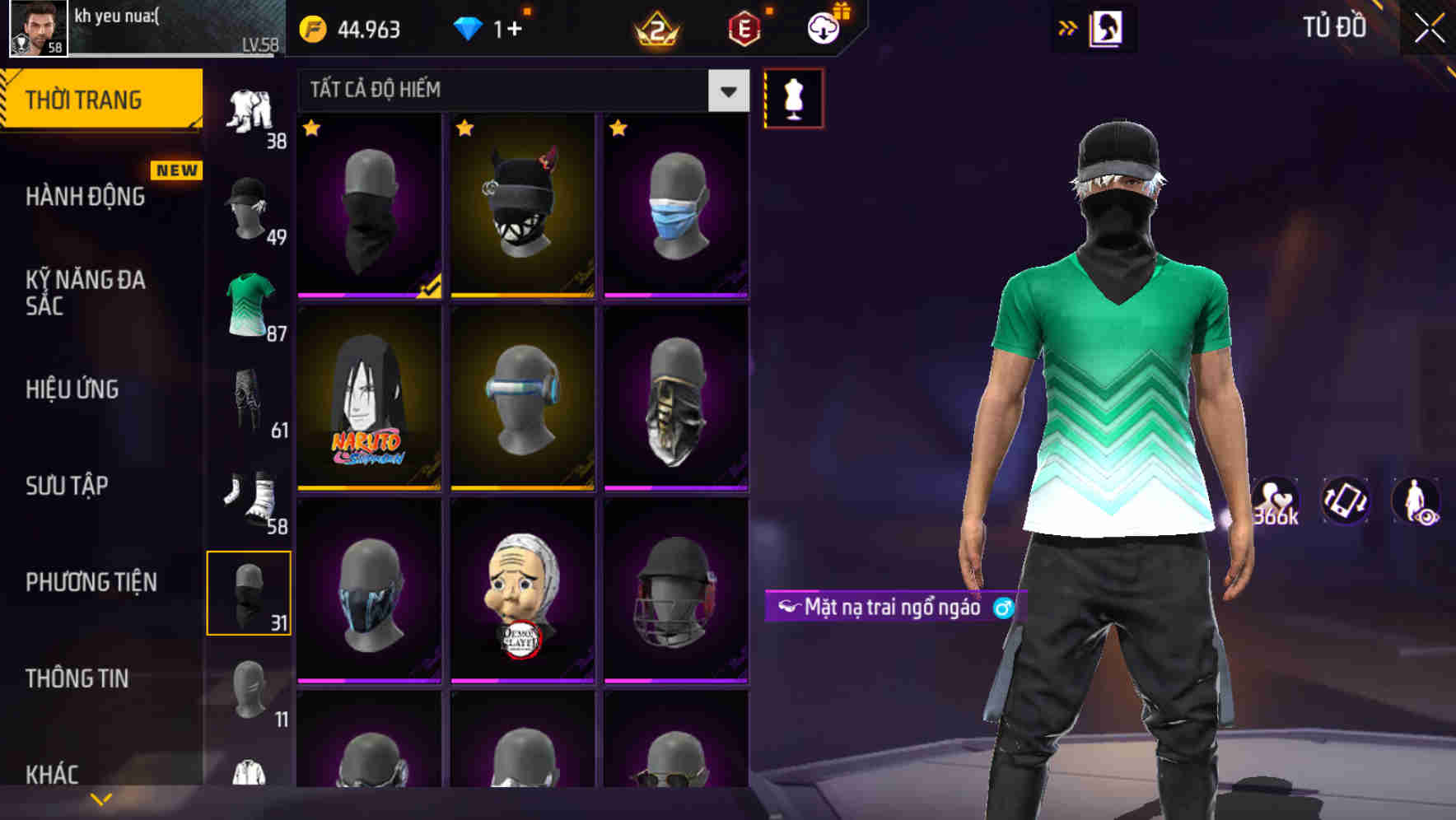This screenshot has height=820, width=1456.
Task: Toggle the favorite star on the blue medical mask
Action: pos(619,129)
